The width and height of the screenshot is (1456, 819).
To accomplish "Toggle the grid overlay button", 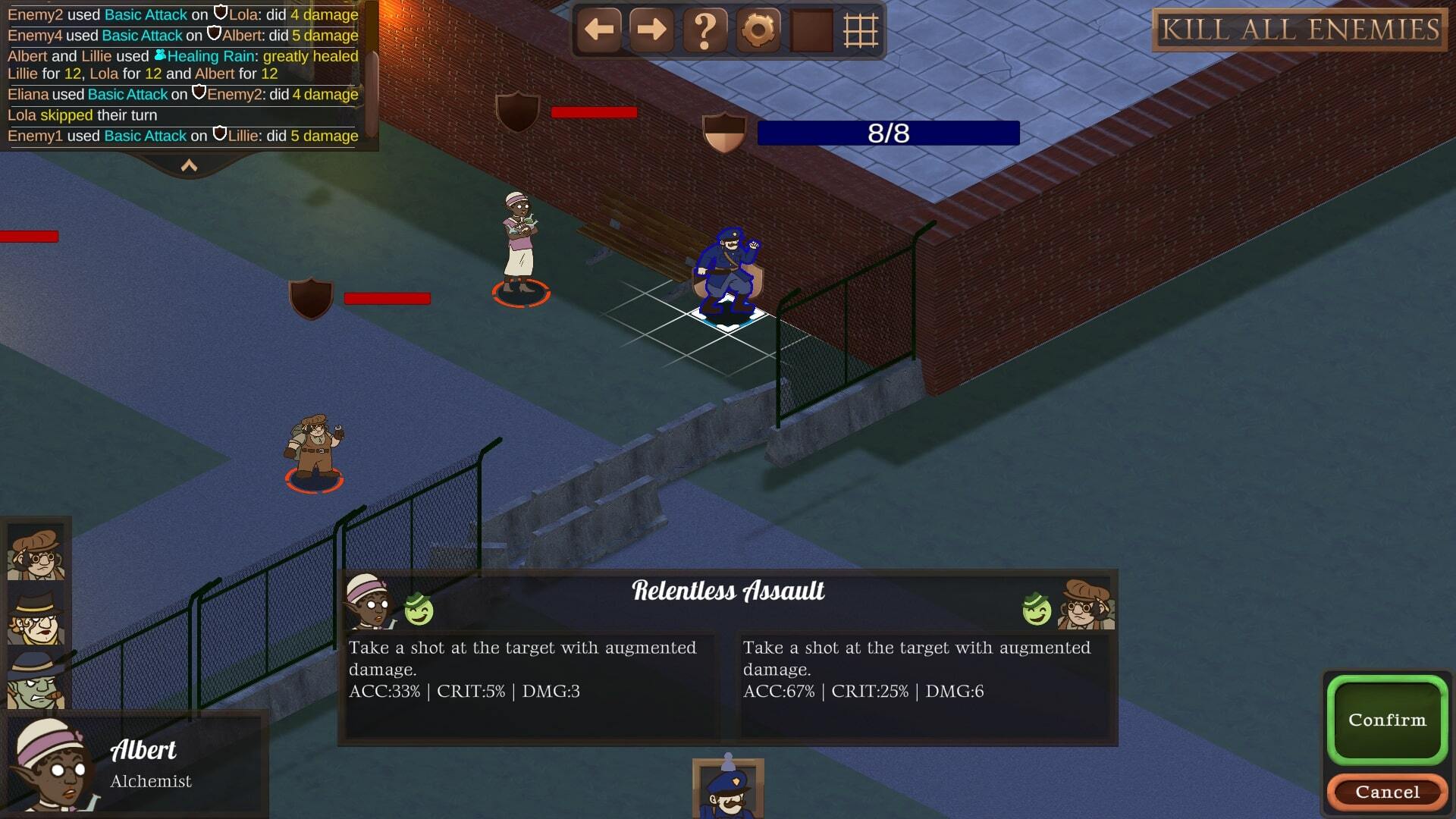I will (x=861, y=30).
